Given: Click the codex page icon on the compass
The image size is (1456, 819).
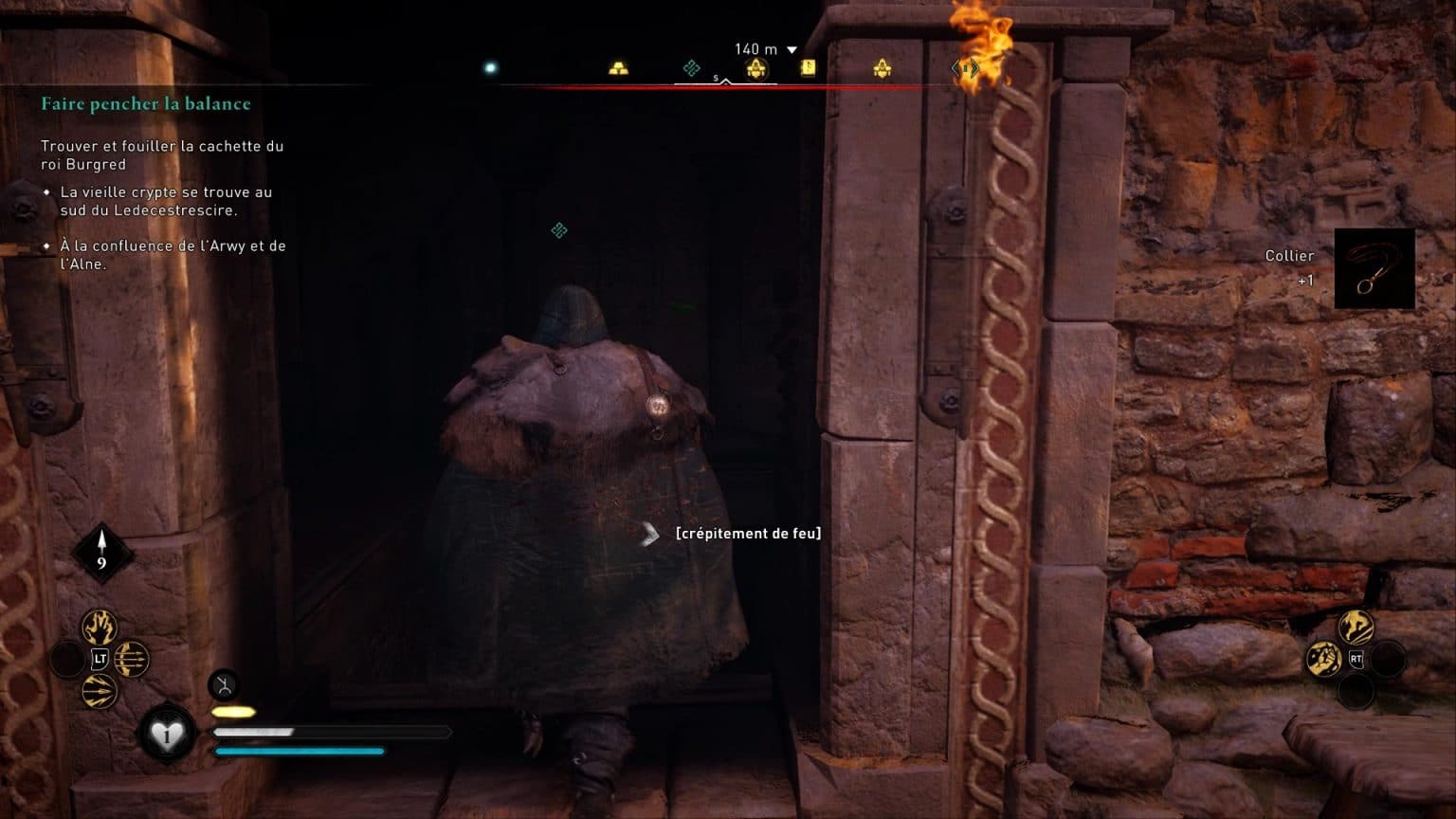Looking at the screenshot, I should (808, 68).
